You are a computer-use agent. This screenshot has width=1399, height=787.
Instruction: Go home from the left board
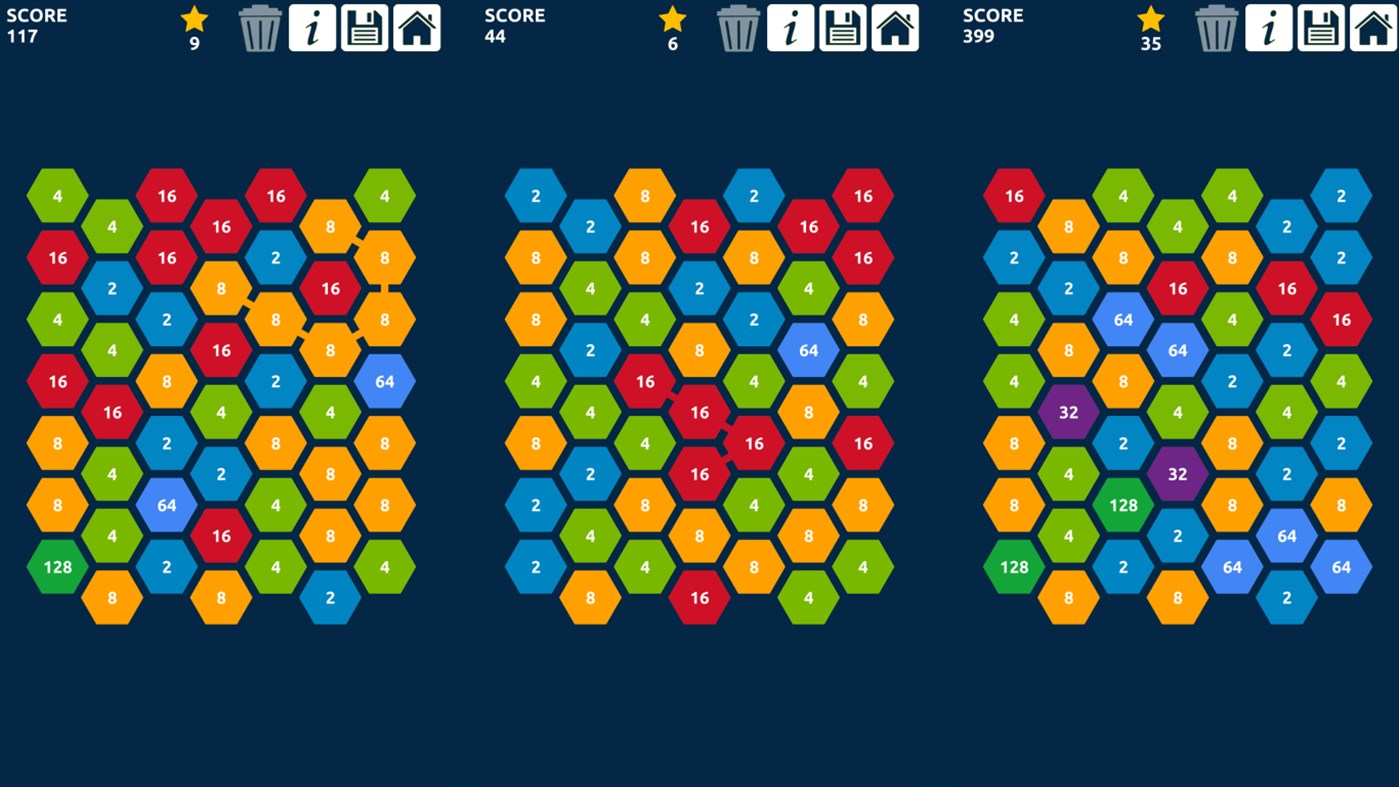pos(417,27)
